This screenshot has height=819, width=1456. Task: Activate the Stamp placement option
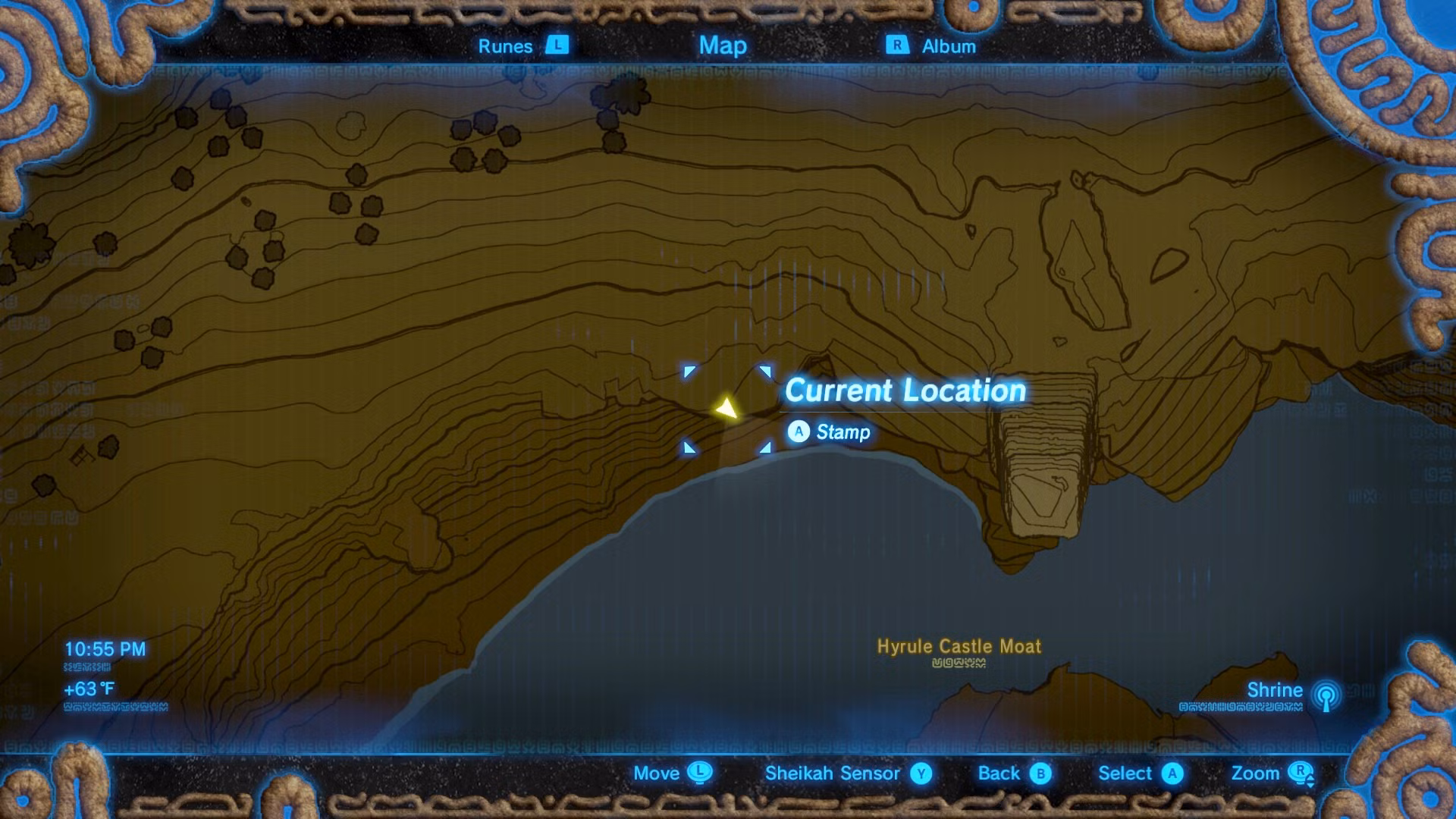click(844, 432)
